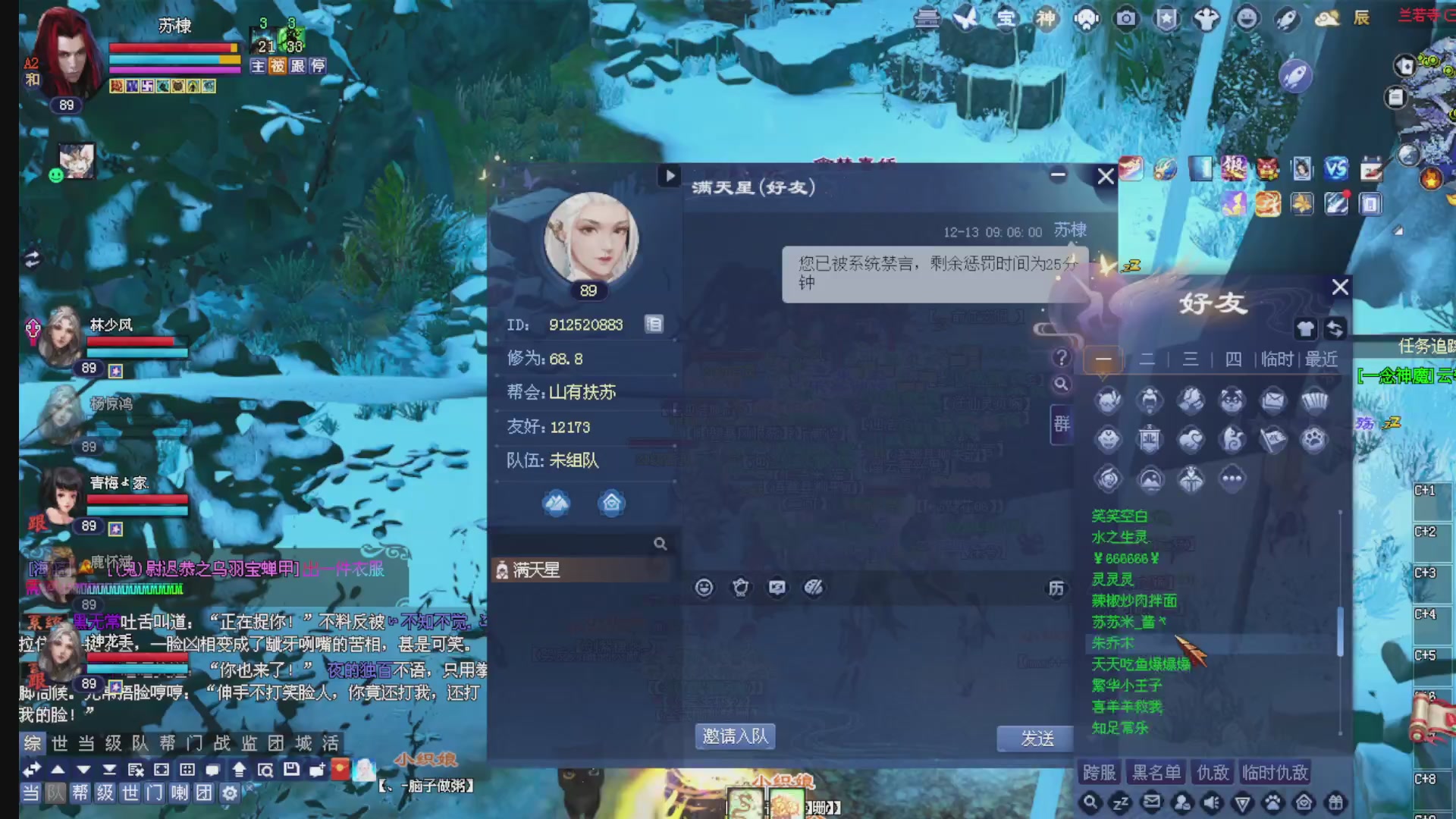Open chat settings via the gear icon
The image size is (1456, 819).
tap(230, 793)
